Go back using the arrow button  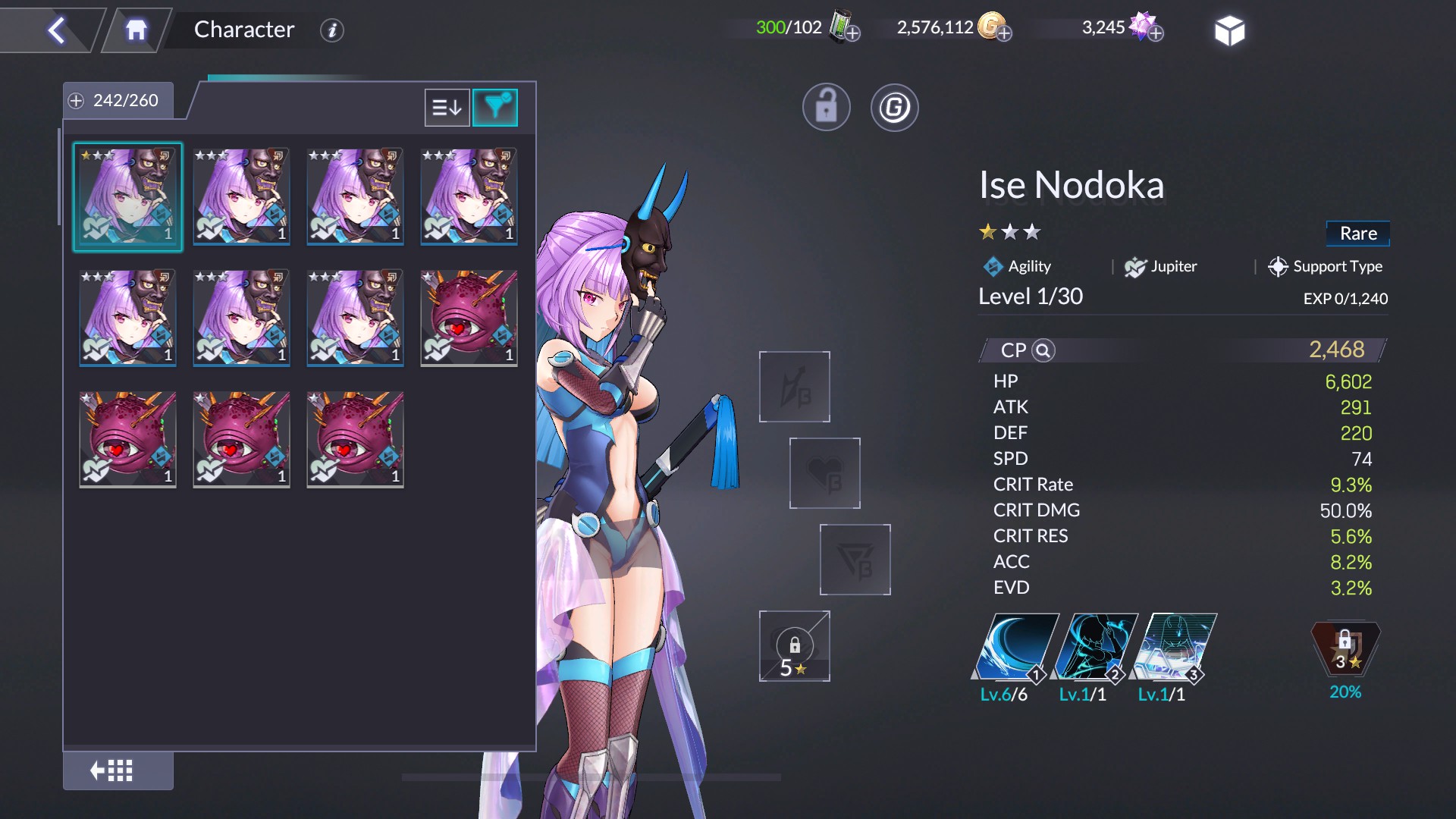(57, 30)
